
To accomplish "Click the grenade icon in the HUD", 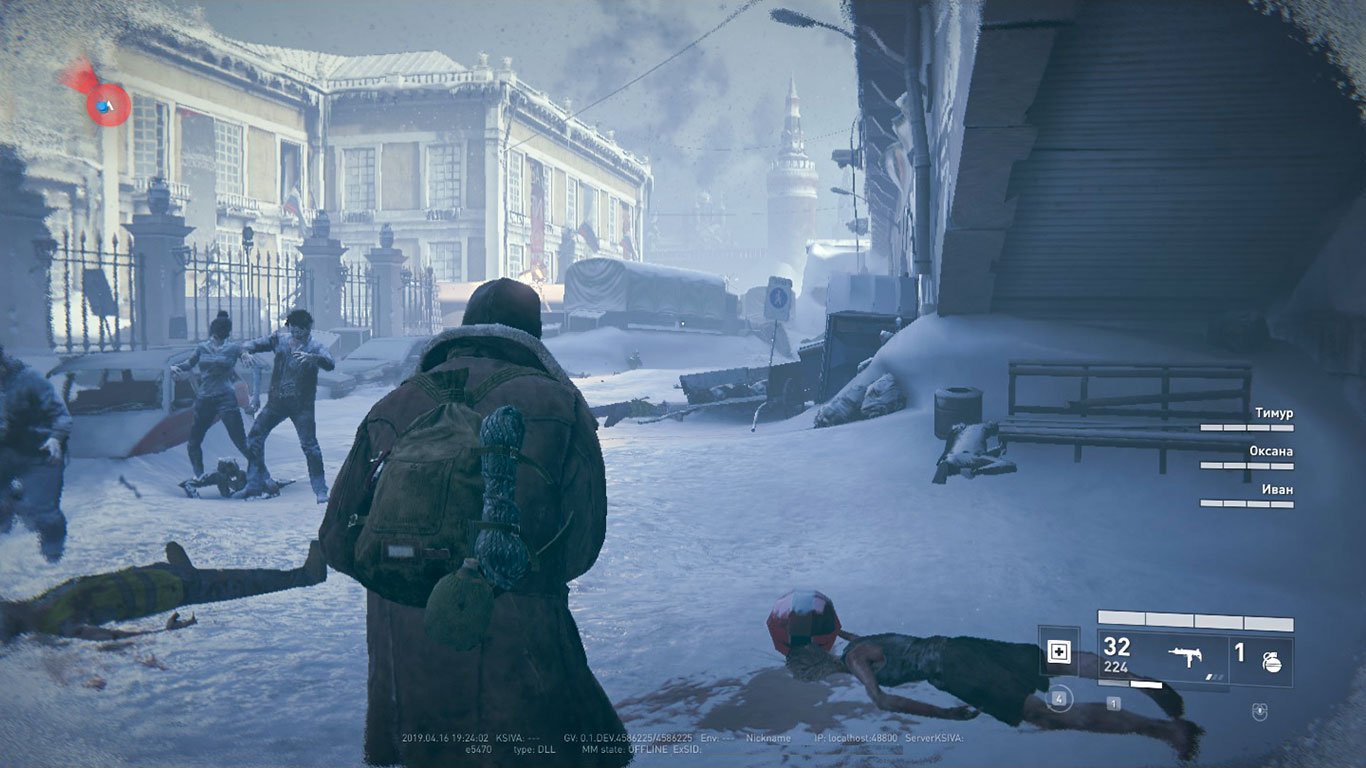I will pos(1273,663).
